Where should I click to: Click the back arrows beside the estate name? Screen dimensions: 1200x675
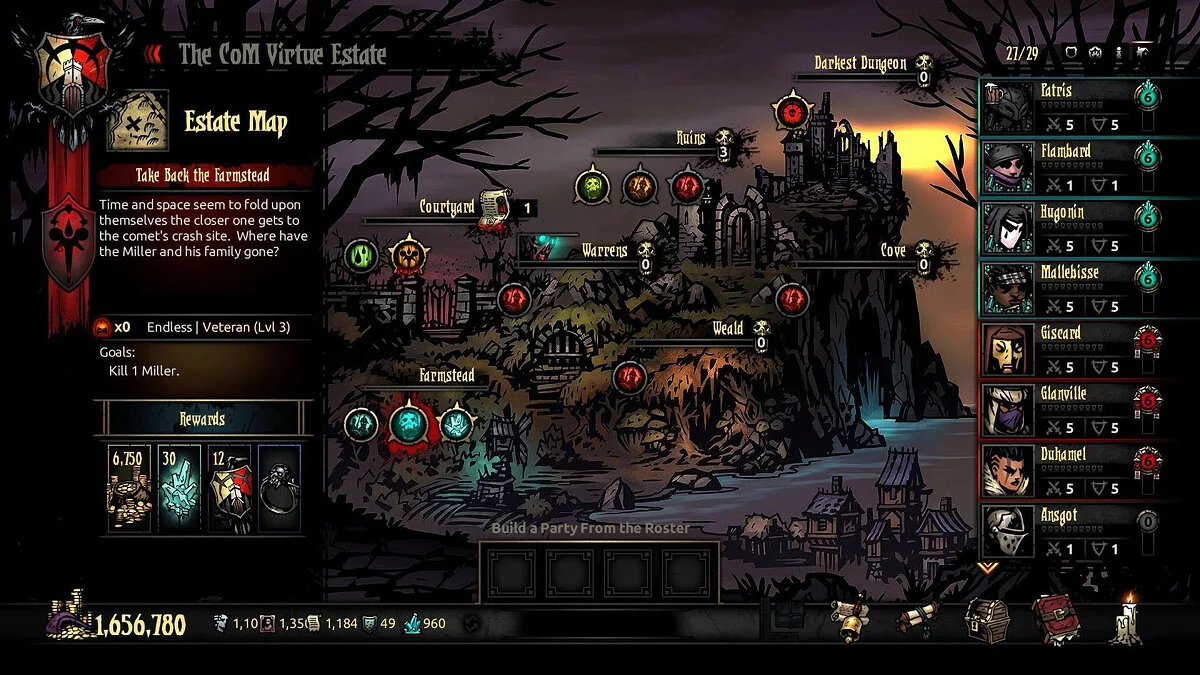tap(153, 54)
